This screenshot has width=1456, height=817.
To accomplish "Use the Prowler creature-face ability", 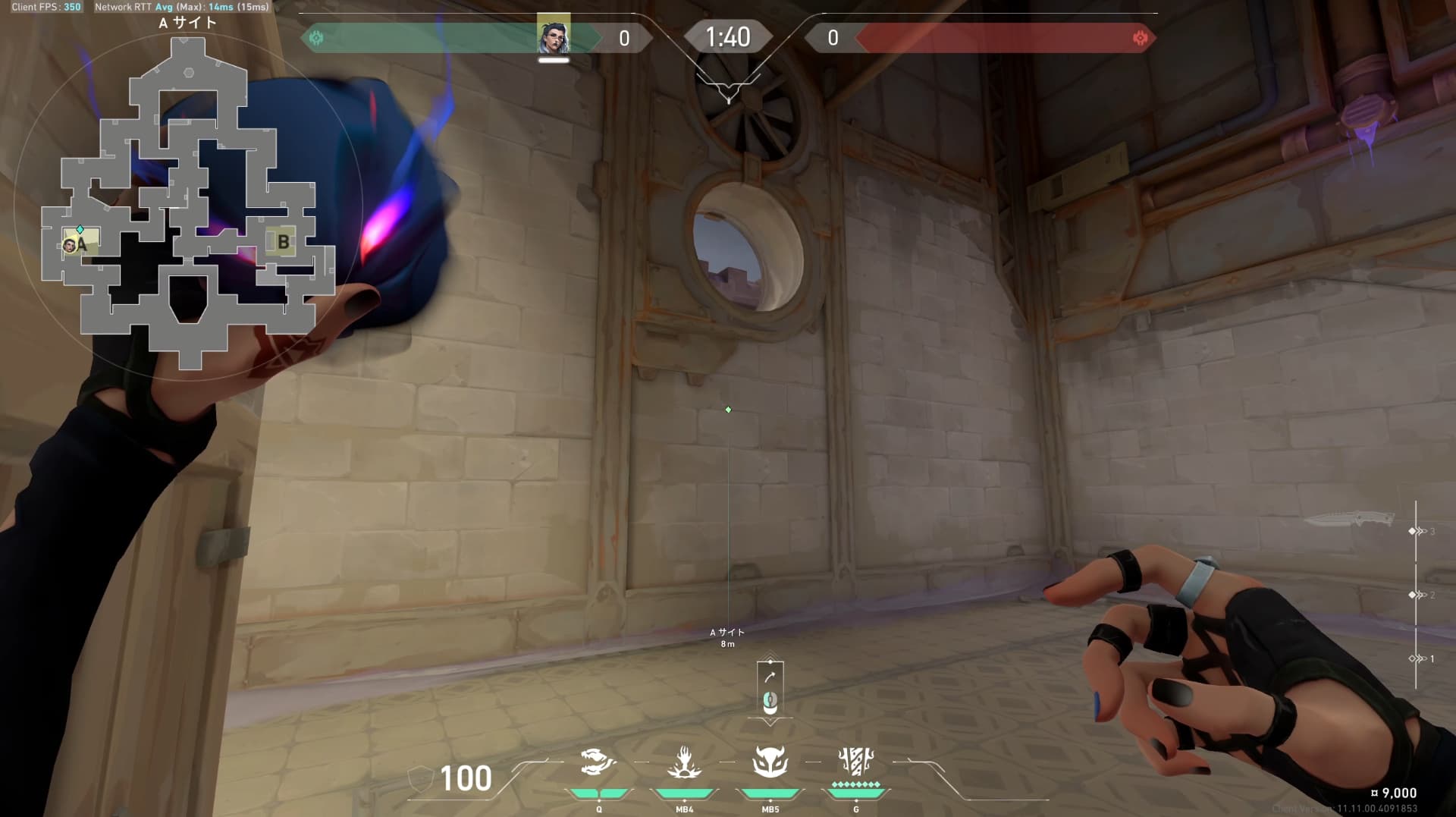I will pyautogui.click(x=770, y=762).
